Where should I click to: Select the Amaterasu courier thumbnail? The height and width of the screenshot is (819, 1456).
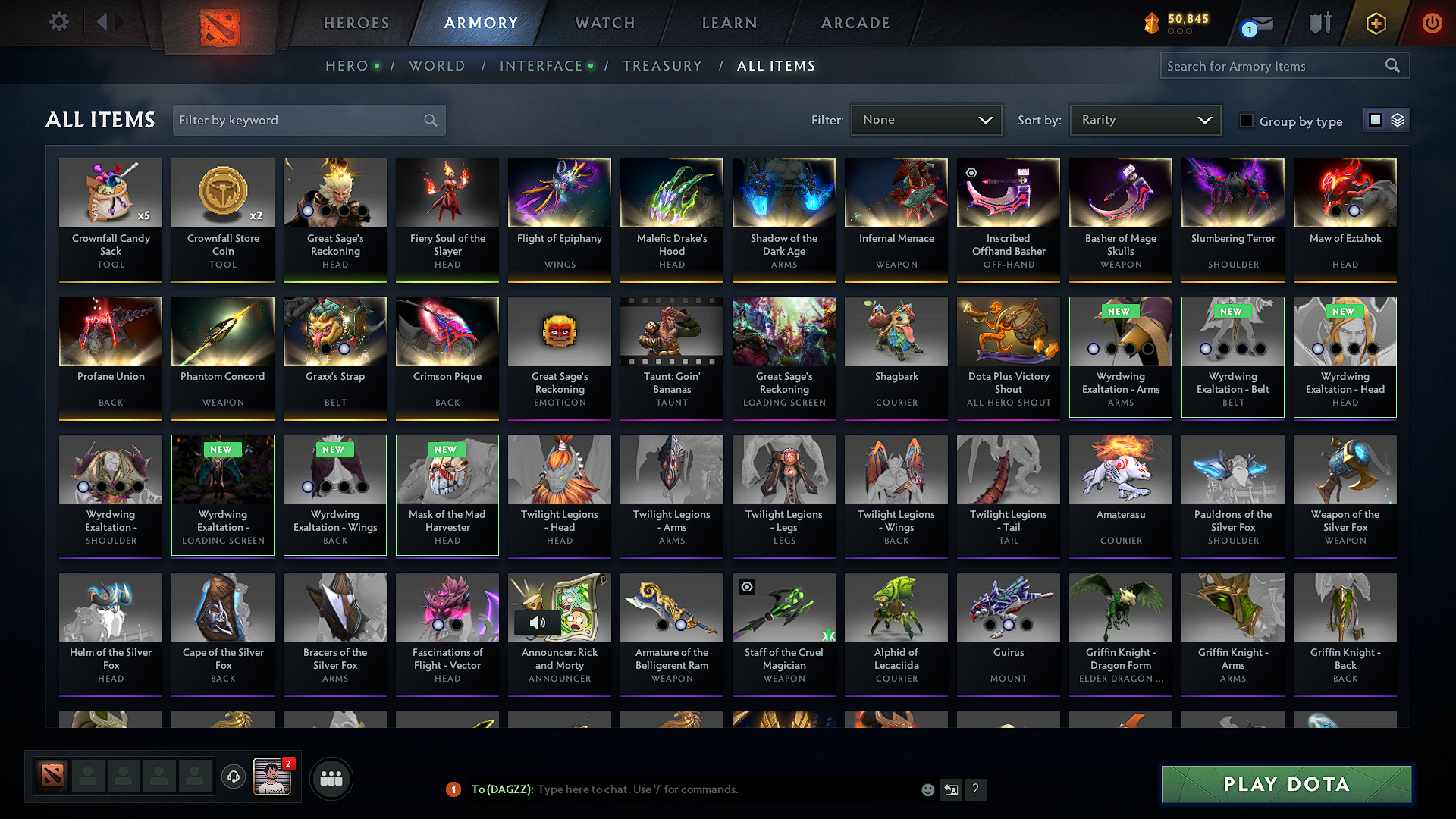coord(1120,469)
